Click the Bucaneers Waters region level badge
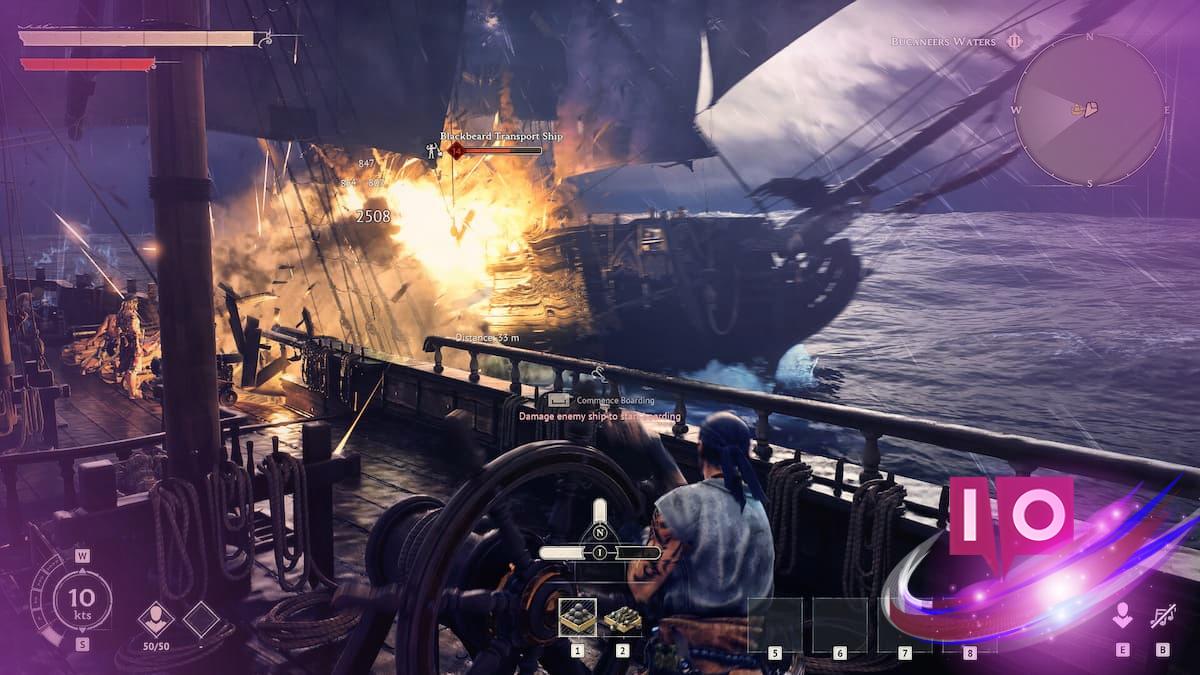1200x675 pixels. [1014, 41]
